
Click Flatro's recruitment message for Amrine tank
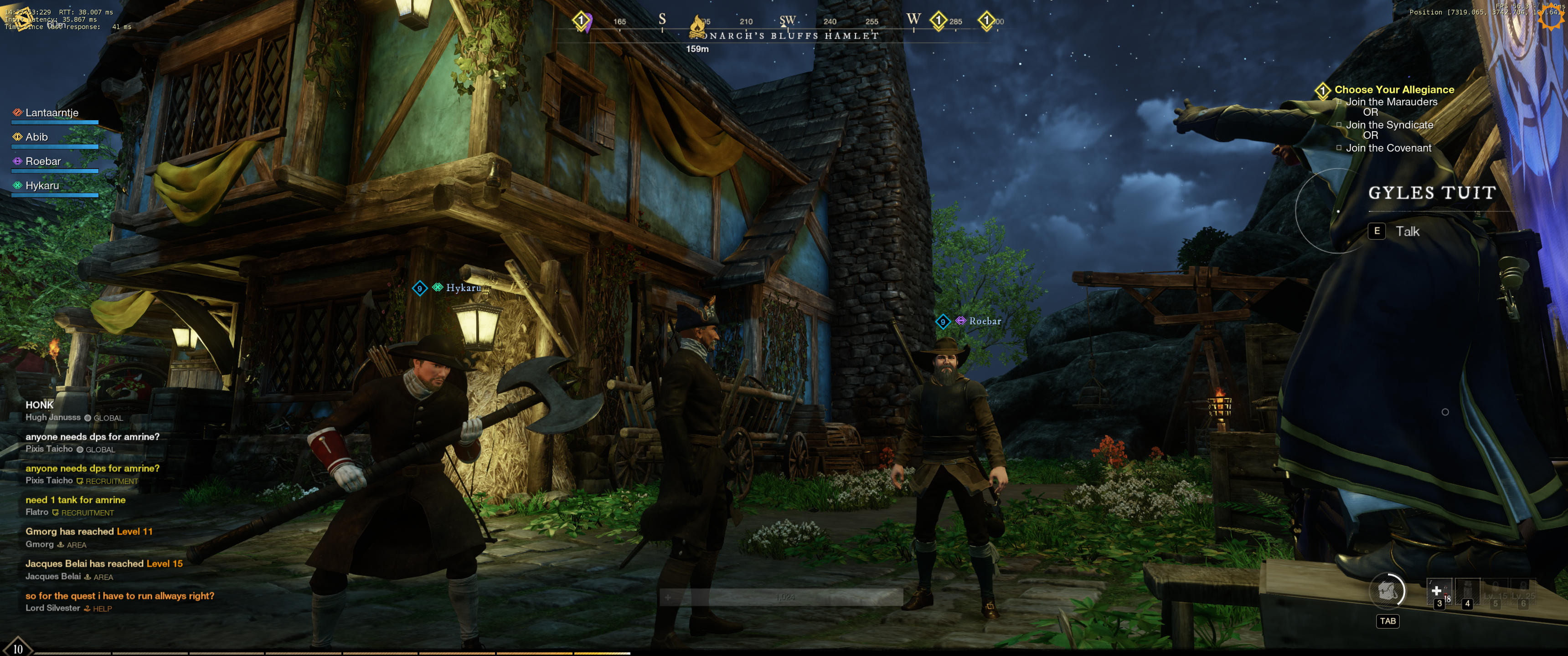76,500
